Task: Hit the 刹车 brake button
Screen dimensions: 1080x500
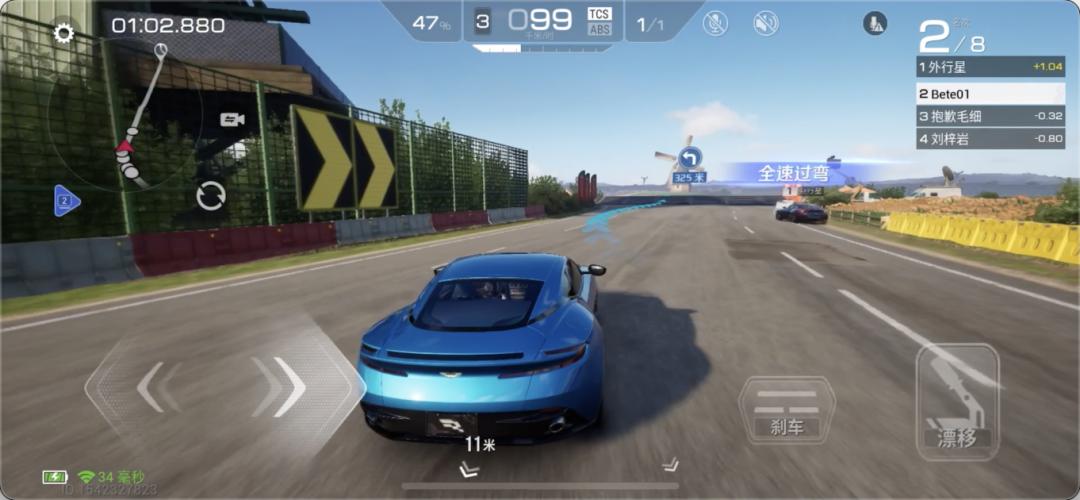Action: pos(786,410)
